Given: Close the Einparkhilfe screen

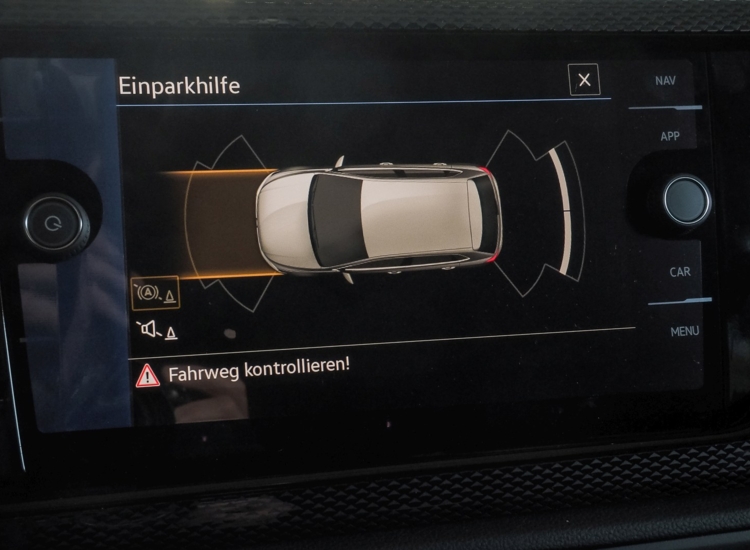Looking at the screenshot, I should 584,80.
